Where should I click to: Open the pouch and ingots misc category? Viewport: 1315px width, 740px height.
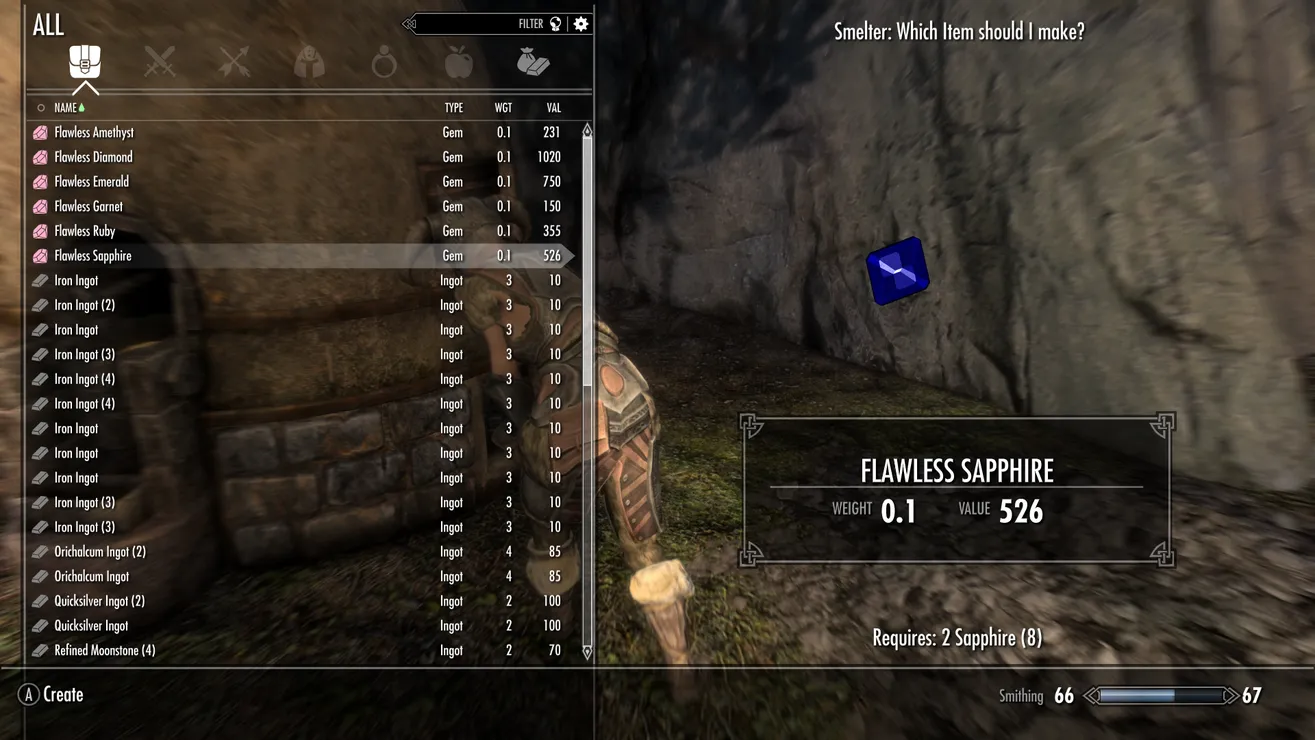tap(533, 63)
